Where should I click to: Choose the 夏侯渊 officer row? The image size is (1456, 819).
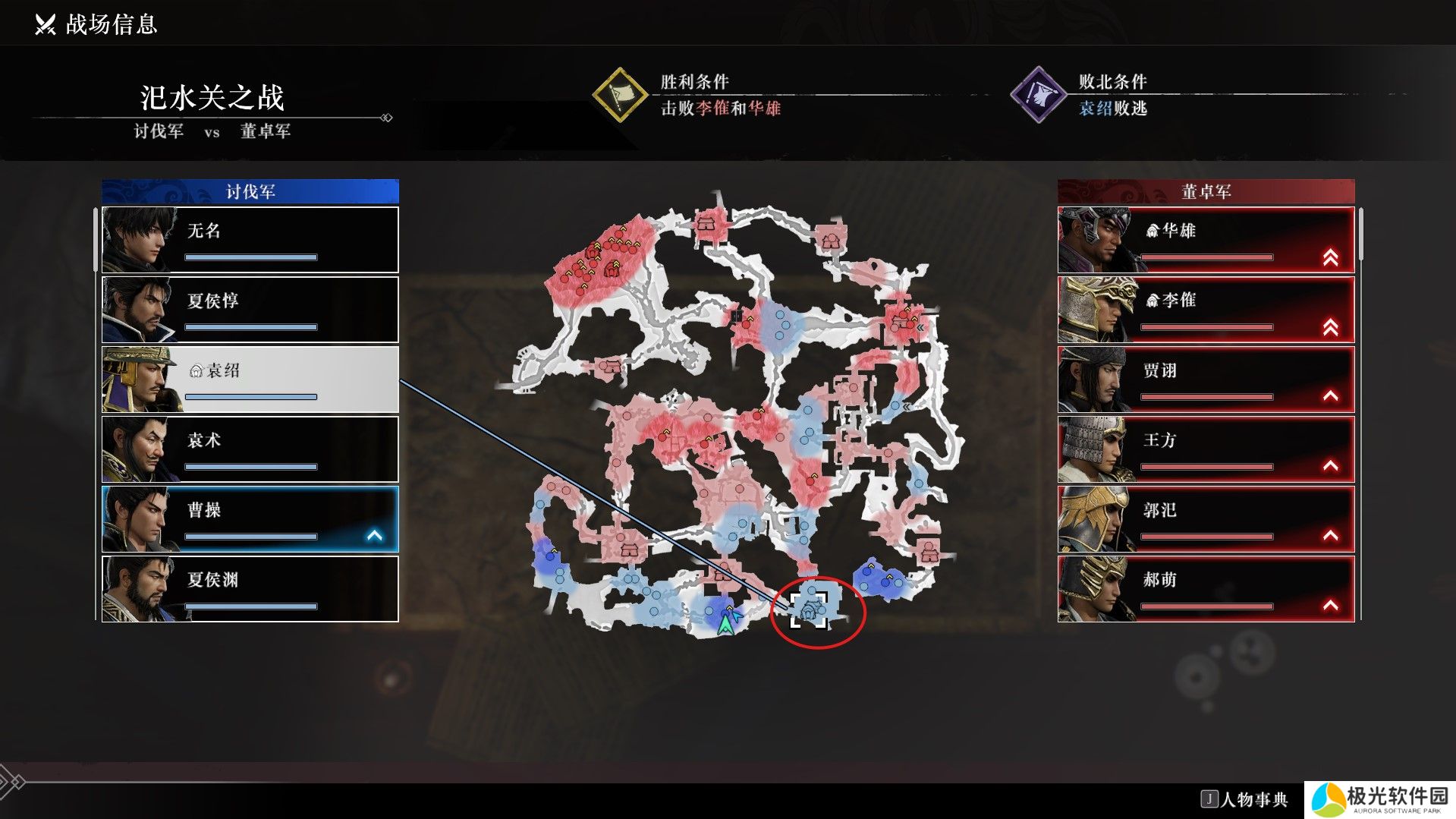coord(250,589)
